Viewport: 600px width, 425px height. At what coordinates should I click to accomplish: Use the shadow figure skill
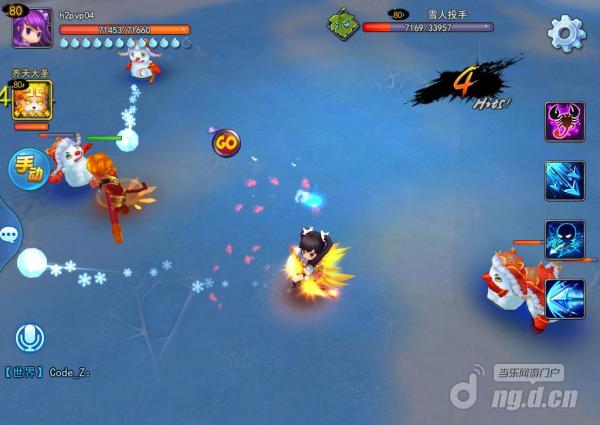pyautogui.click(x=564, y=240)
